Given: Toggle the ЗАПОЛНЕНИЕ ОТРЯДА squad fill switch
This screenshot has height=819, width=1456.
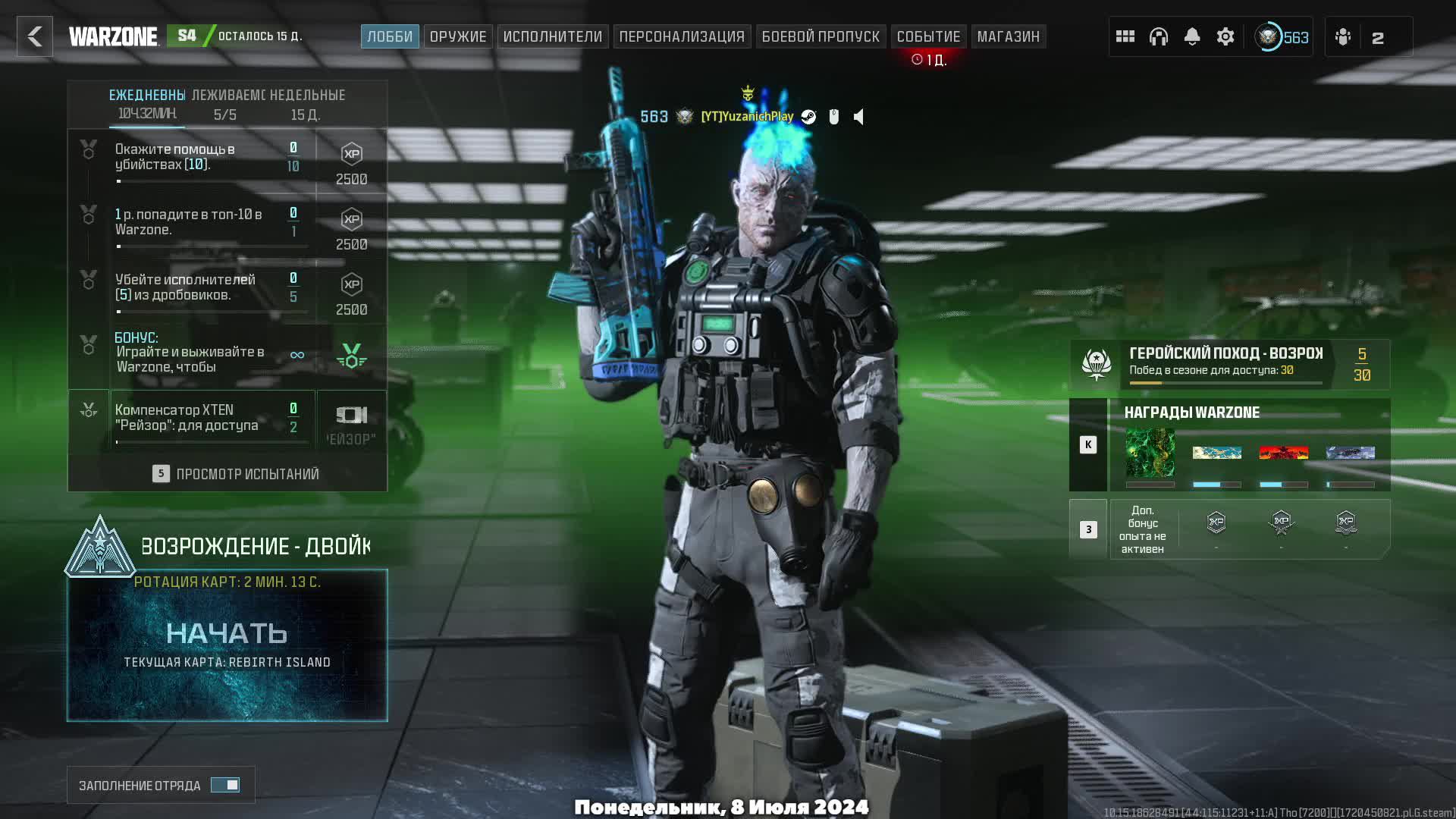Looking at the screenshot, I should (225, 785).
